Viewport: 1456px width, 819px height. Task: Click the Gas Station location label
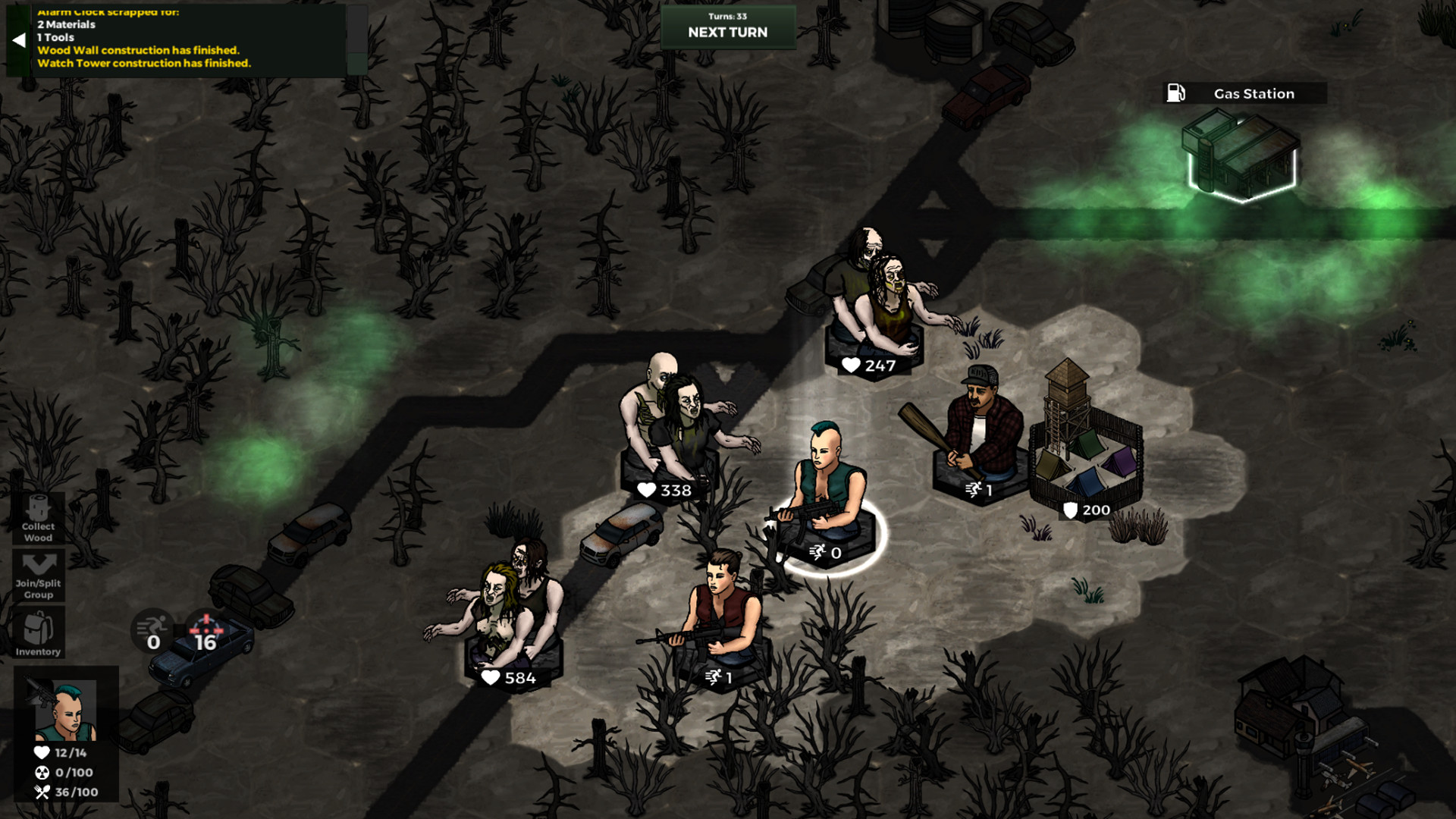click(1253, 93)
